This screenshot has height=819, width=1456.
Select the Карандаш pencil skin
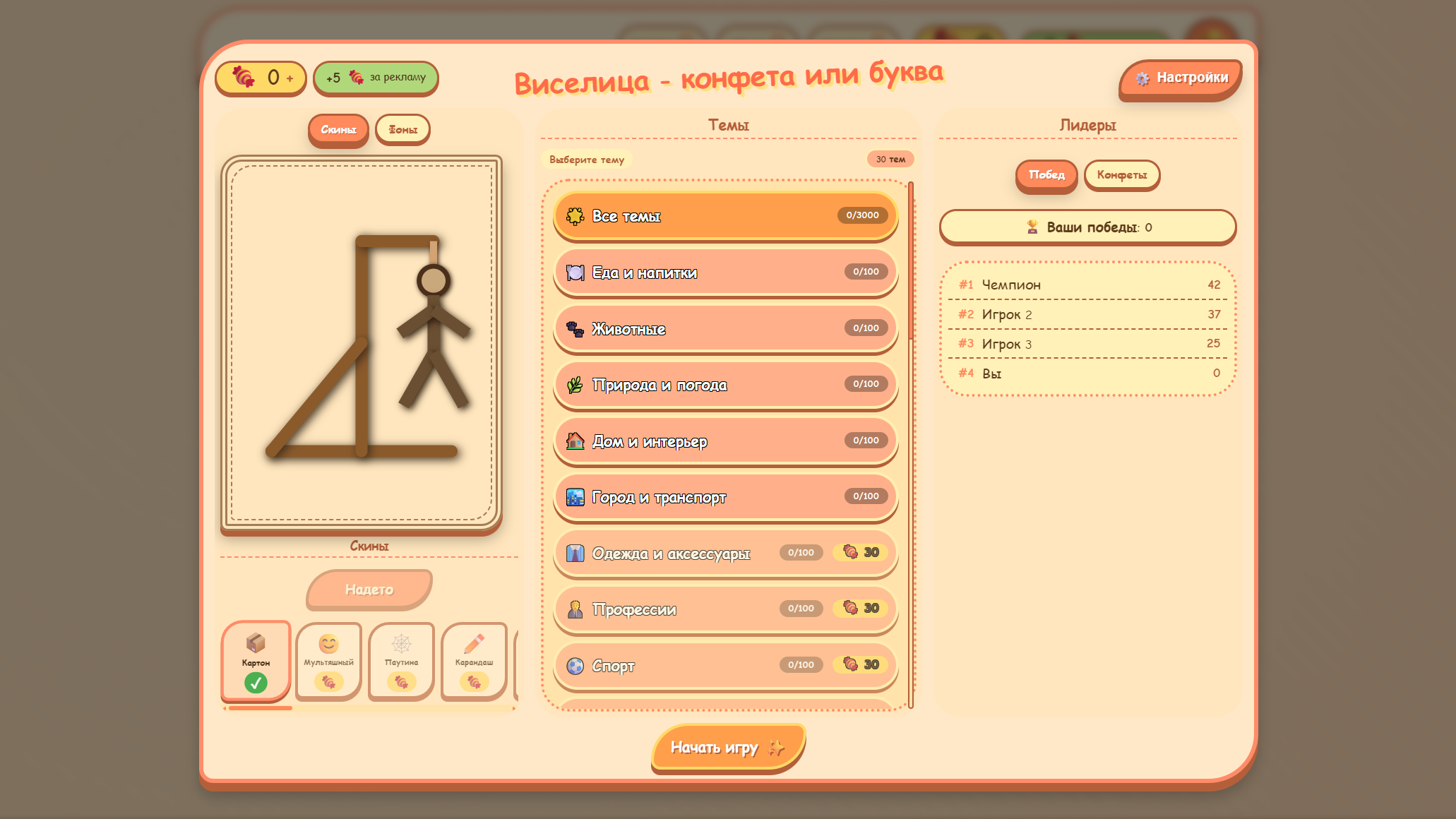pos(475,660)
